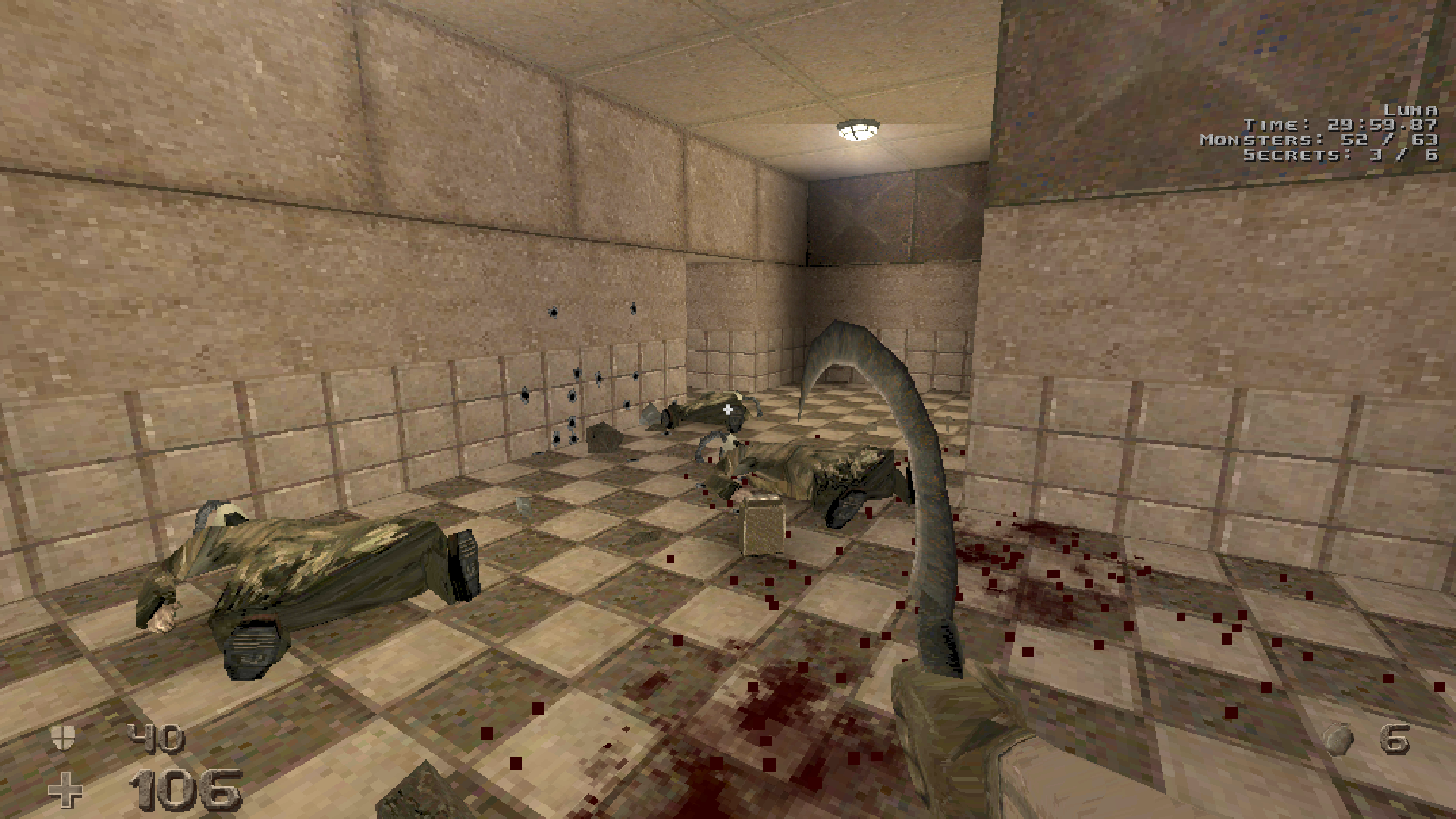Click the armor shield icon
The height and width of the screenshot is (819, 1456).
62,737
